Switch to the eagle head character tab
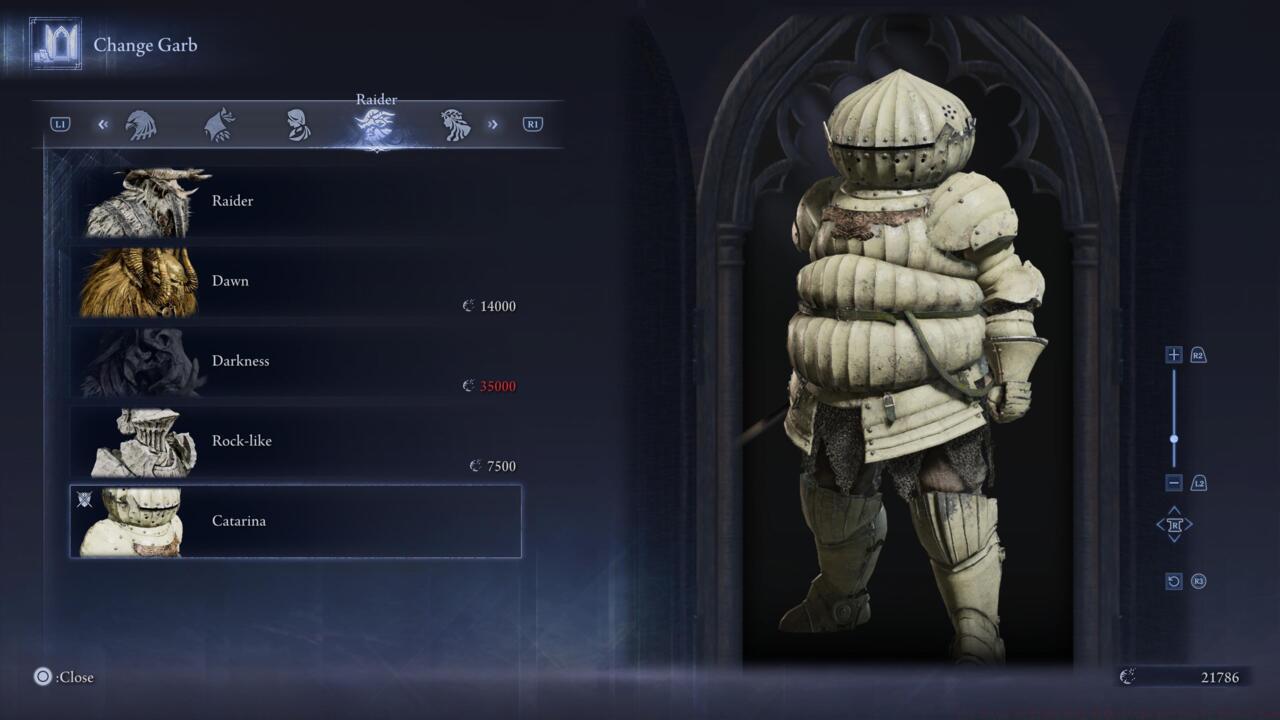 click(141, 125)
